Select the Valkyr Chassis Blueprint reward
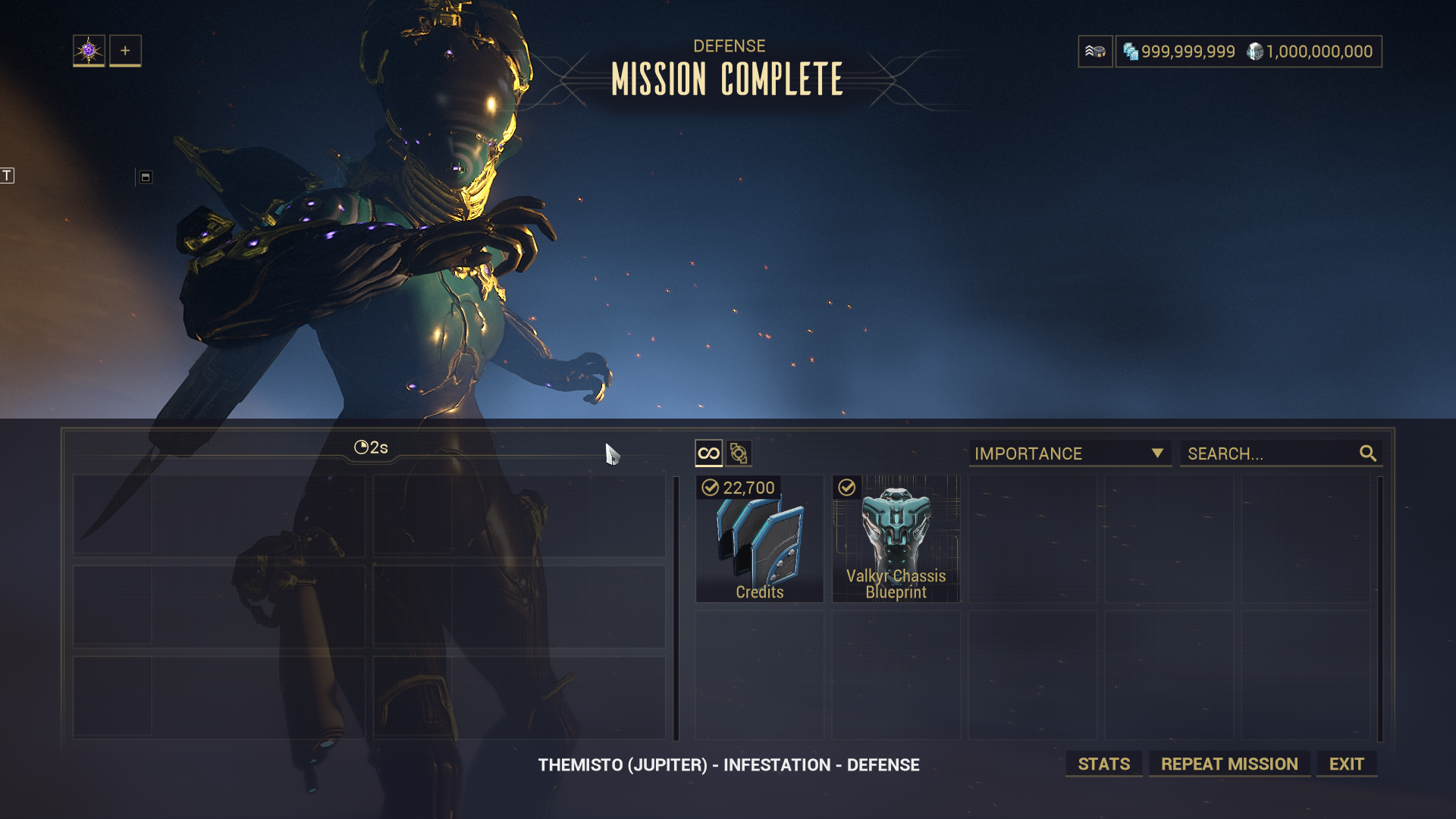The height and width of the screenshot is (819, 1456). point(896,539)
